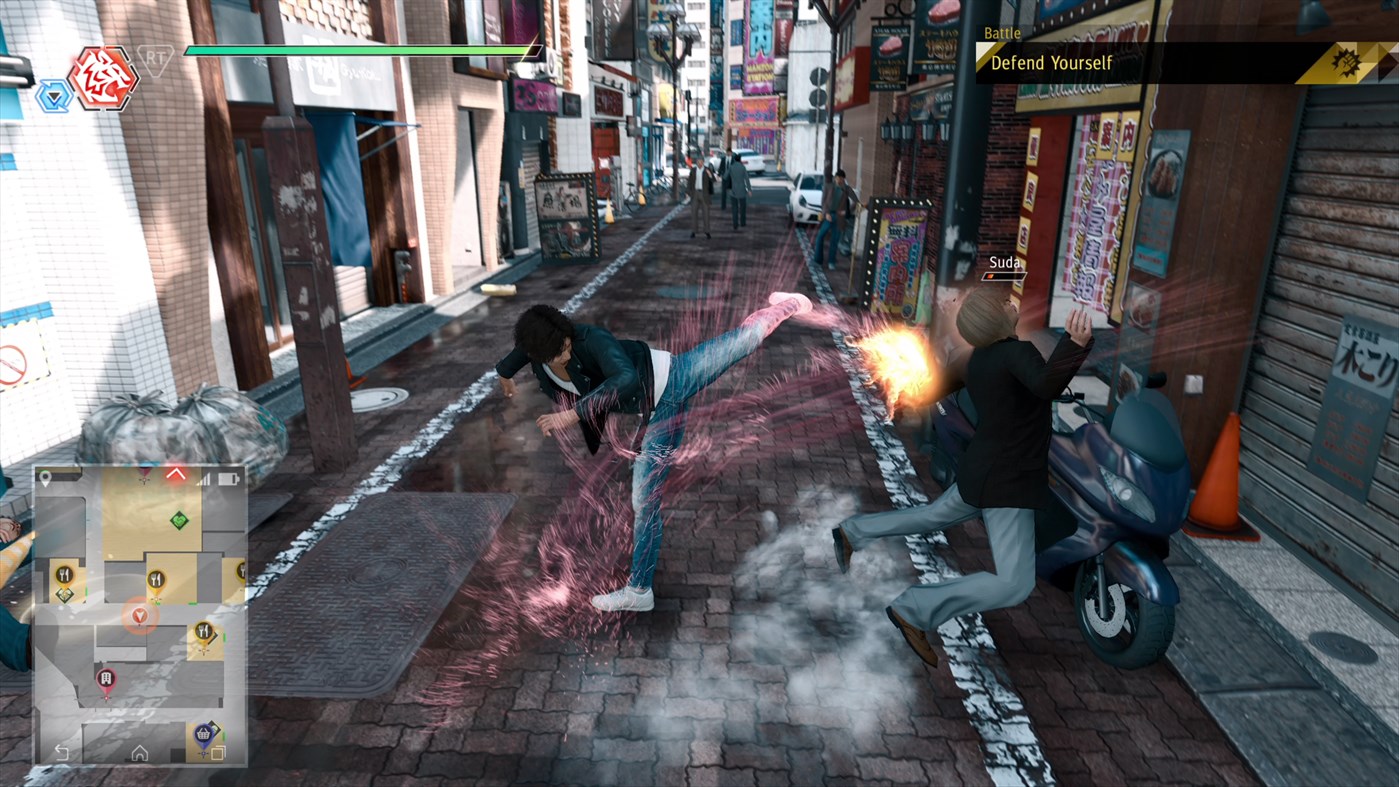Click the burst icons beside the objective banner
Screen dimensions: 1399x787
click(1345, 62)
